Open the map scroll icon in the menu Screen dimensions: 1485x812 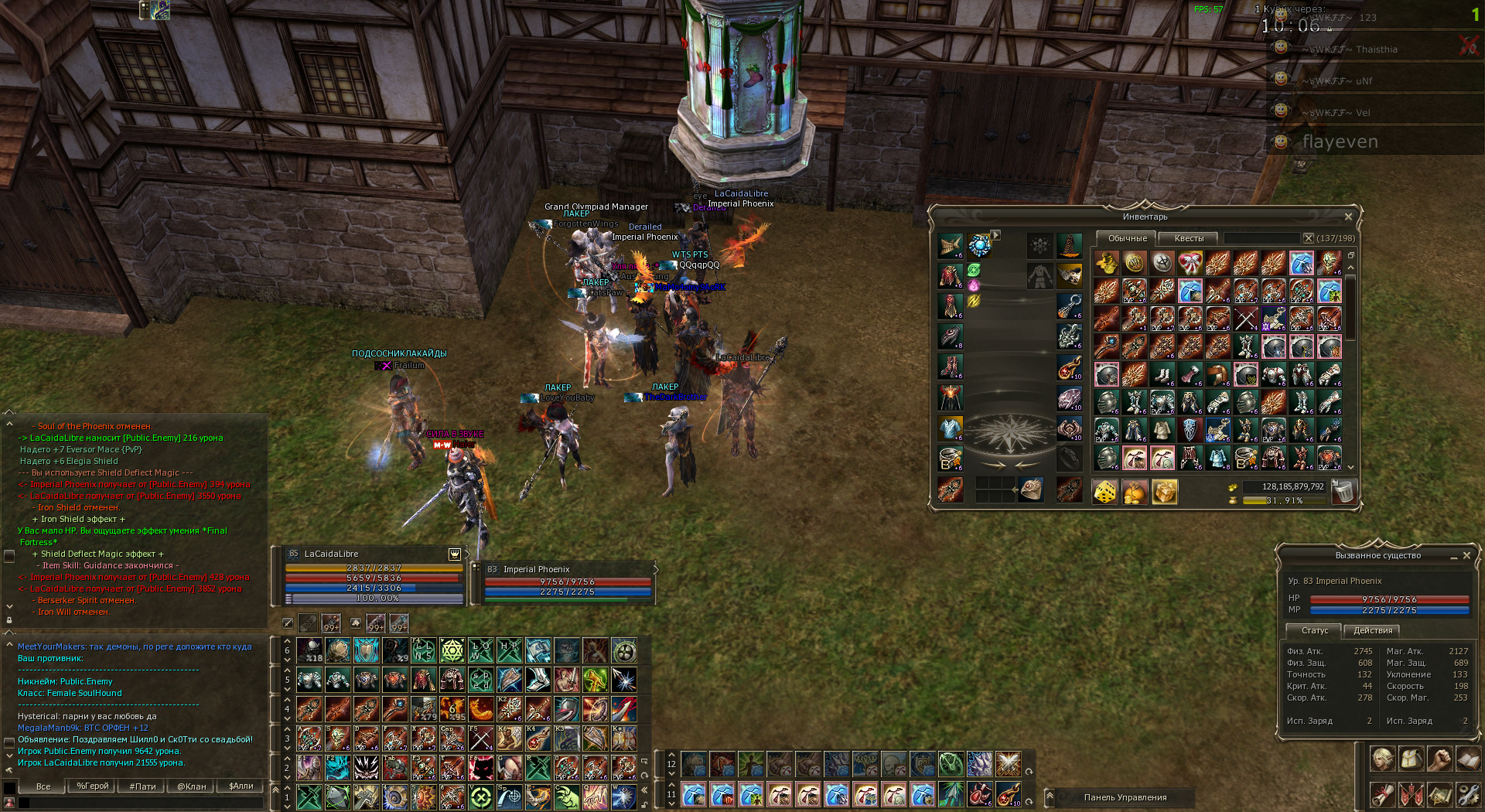[x=1439, y=794]
